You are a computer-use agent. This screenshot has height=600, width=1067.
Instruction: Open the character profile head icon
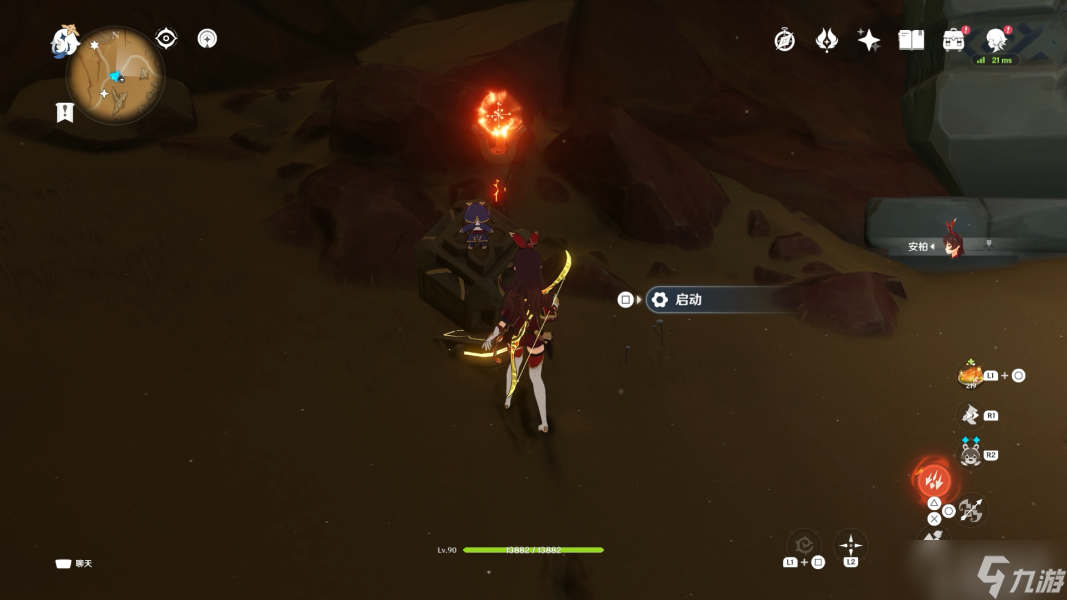click(x=995, y=40)
